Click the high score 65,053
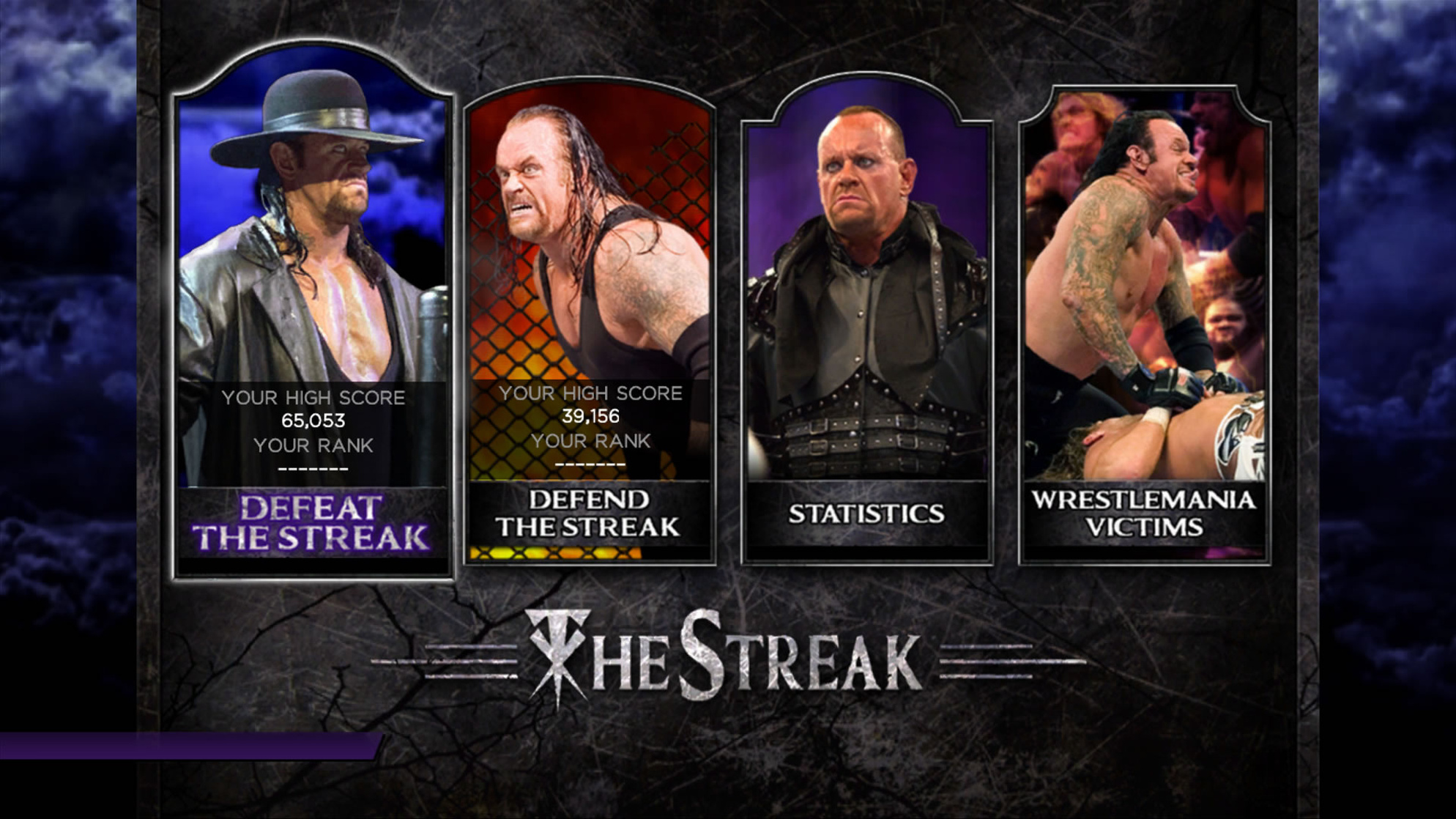The image size is (1456, 819). (x=315, y=420)
